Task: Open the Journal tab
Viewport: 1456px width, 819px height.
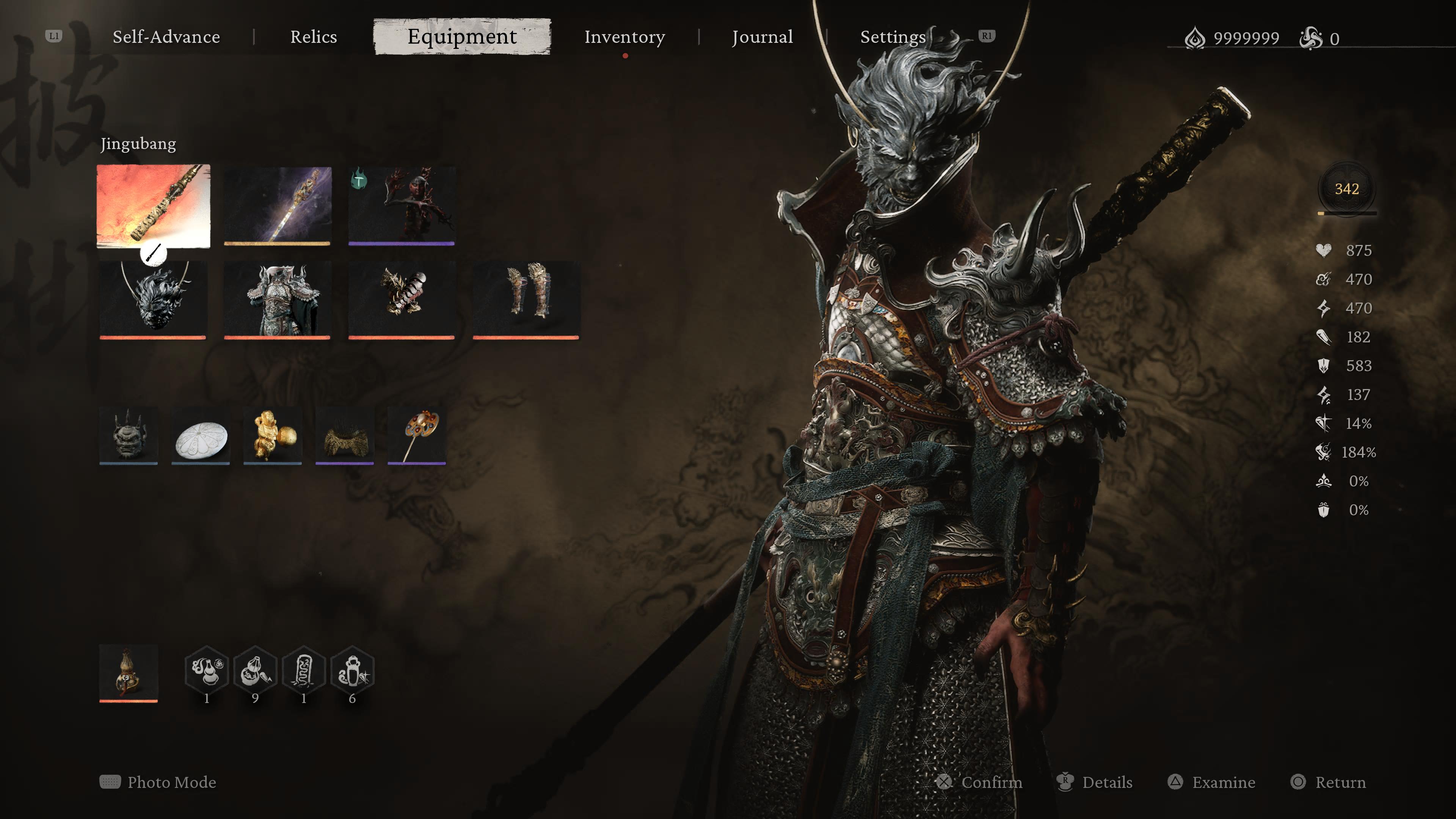Action: click(x=762, y=37)
